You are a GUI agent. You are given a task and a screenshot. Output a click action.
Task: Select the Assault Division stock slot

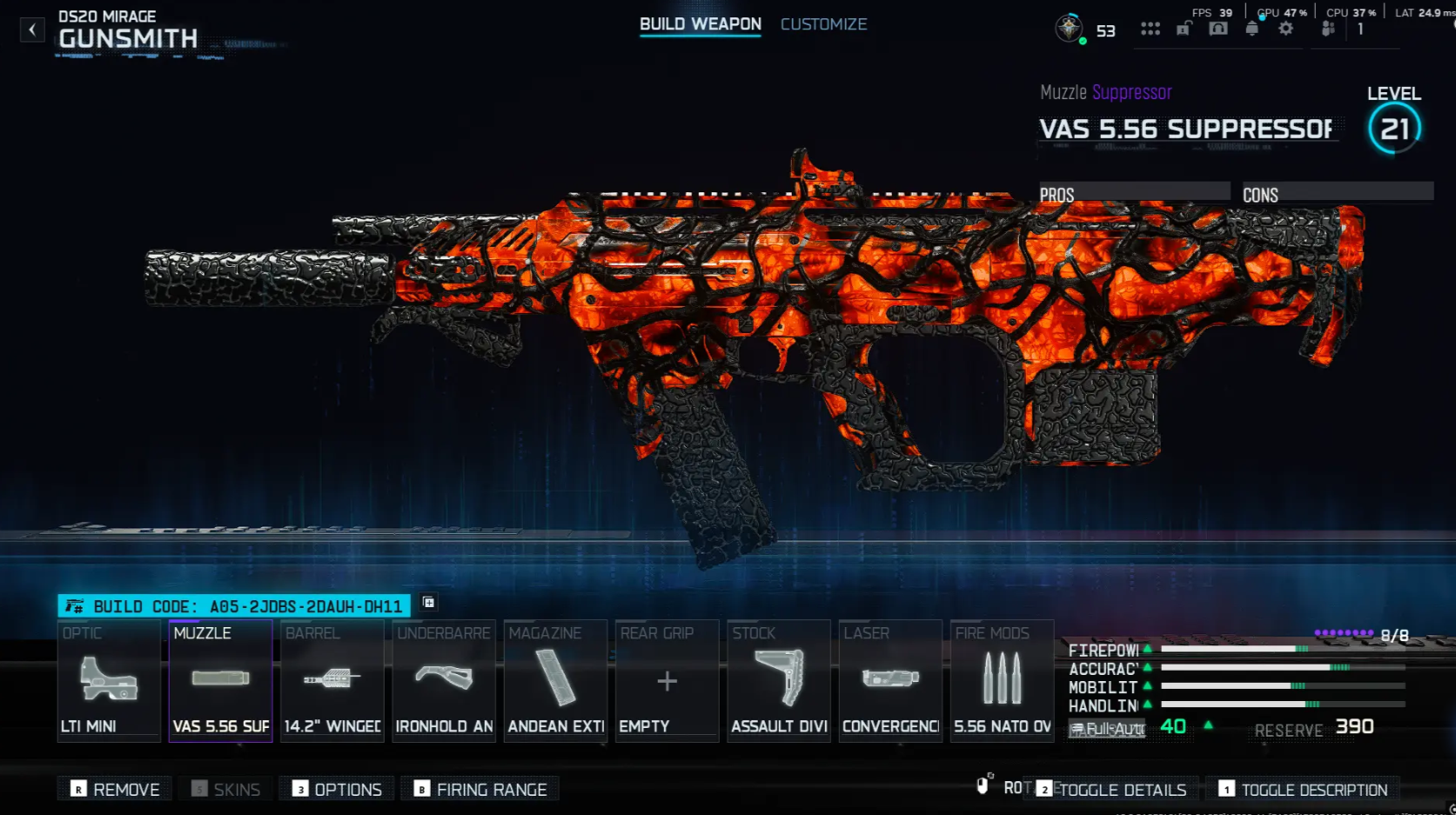[778, 683]
